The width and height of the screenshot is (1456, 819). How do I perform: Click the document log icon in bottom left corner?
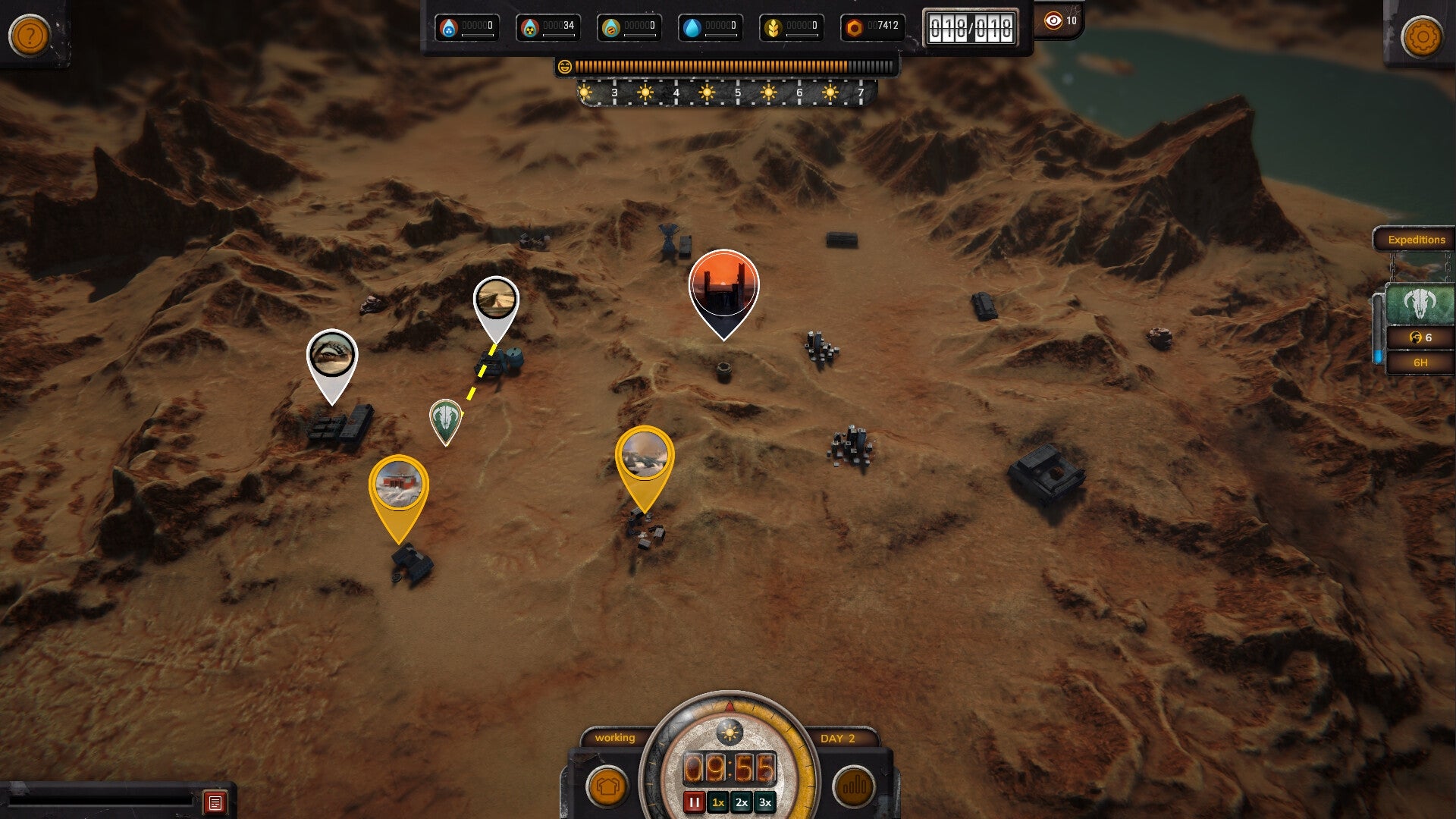click(215, 800)
